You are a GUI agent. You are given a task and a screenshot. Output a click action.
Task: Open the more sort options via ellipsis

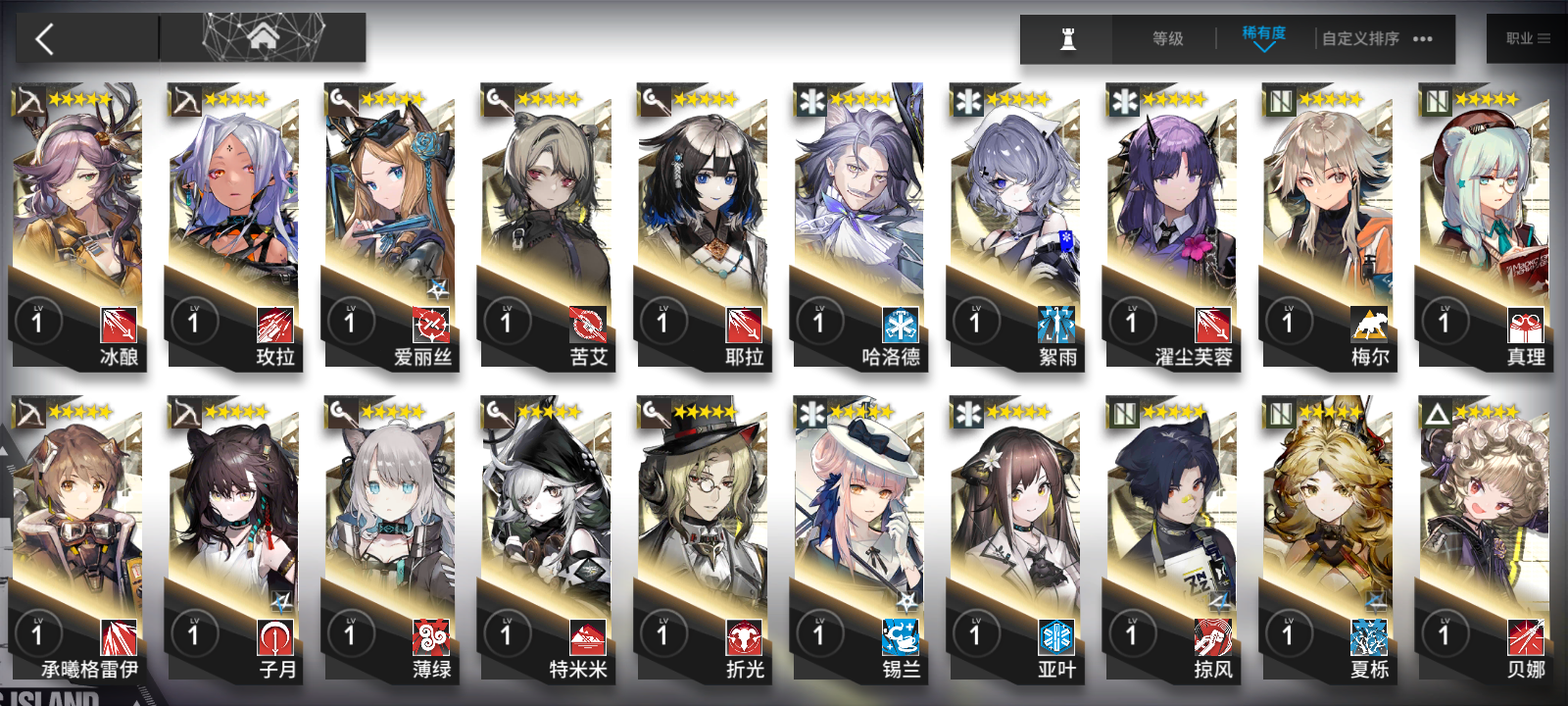tap(1421, 40)
